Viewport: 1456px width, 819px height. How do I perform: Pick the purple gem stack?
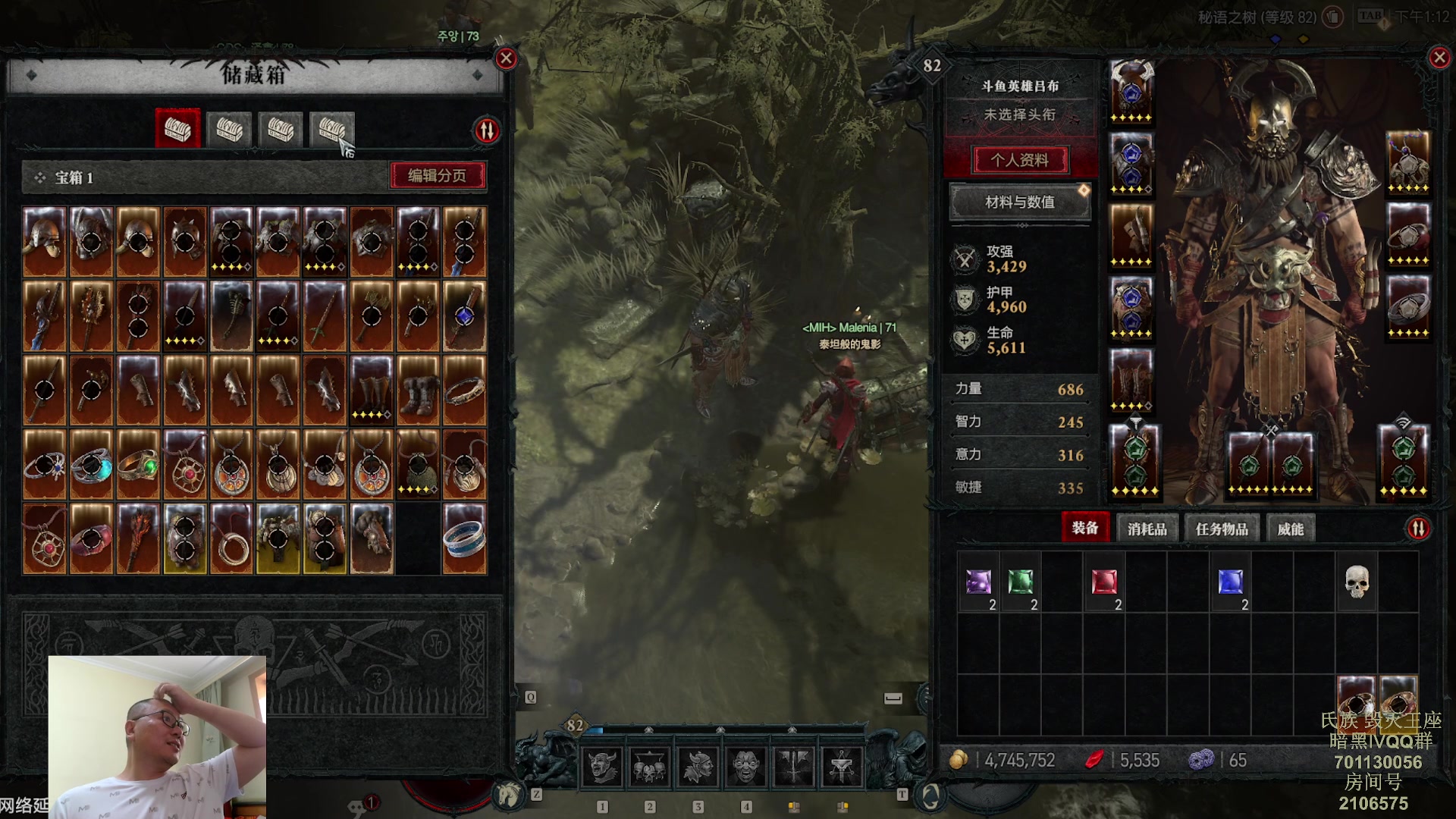(978, 582)
